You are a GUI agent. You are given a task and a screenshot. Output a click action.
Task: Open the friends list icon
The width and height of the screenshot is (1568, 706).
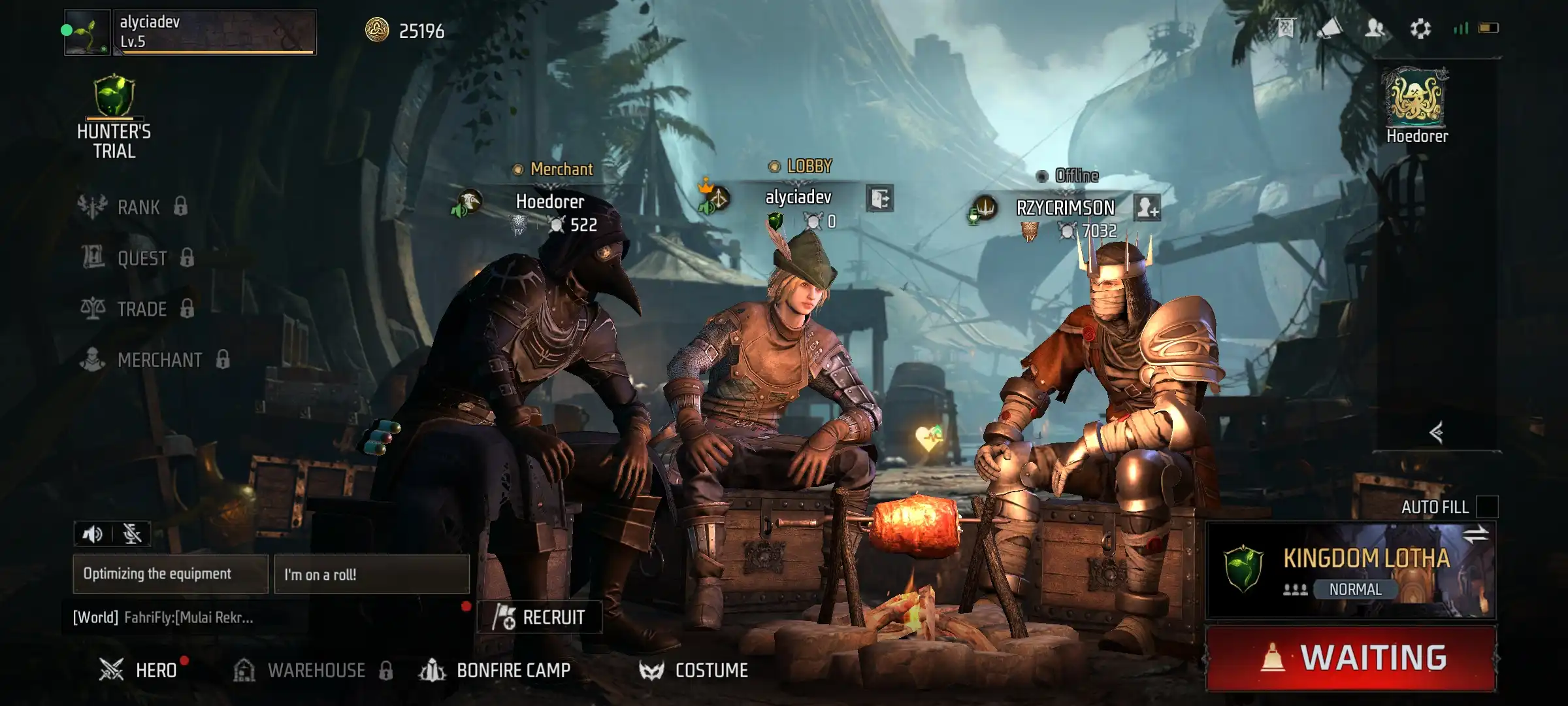[1375, 28]
